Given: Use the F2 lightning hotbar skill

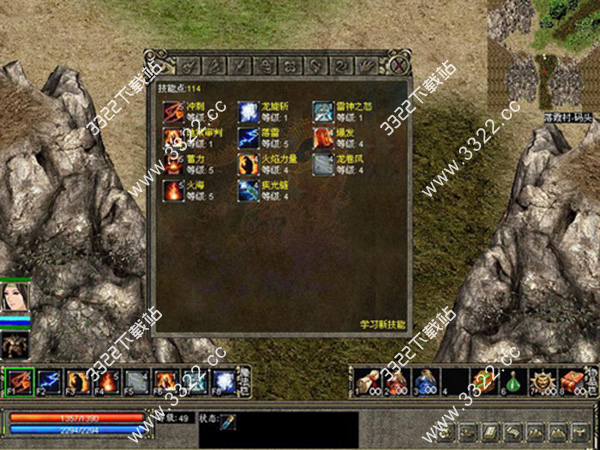Looking at the screenshot, I should click(x=48, y=381).
